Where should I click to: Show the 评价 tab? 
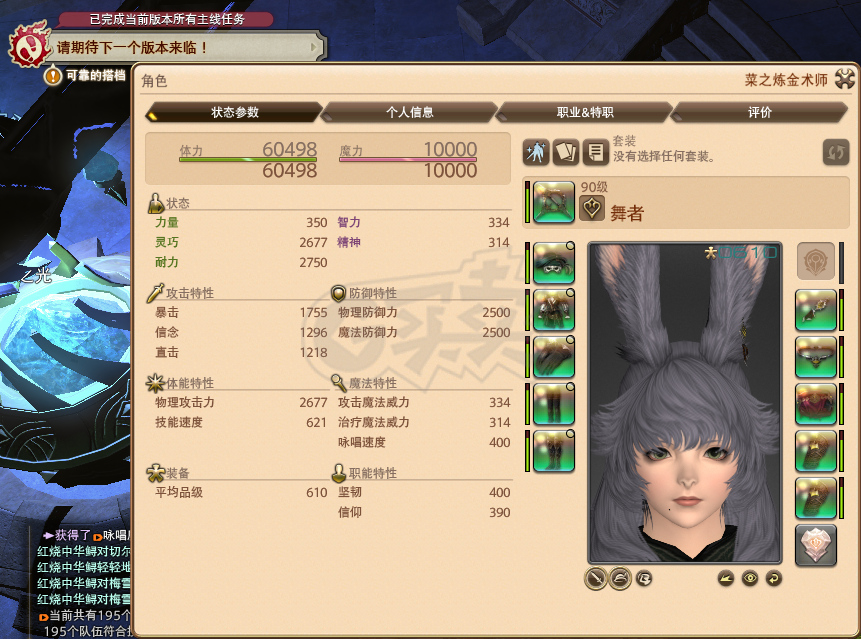(x=760, y=112)
